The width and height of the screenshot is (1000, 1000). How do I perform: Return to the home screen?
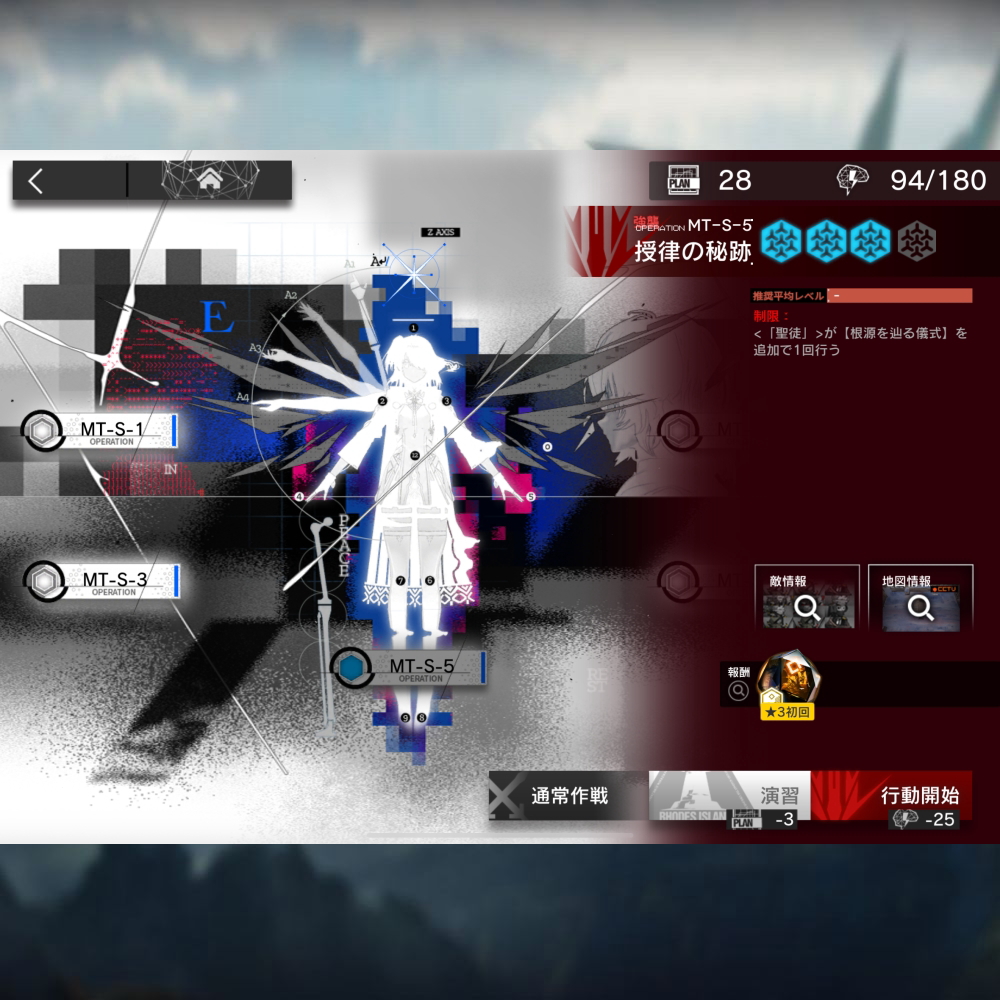[x=210, y=180]
